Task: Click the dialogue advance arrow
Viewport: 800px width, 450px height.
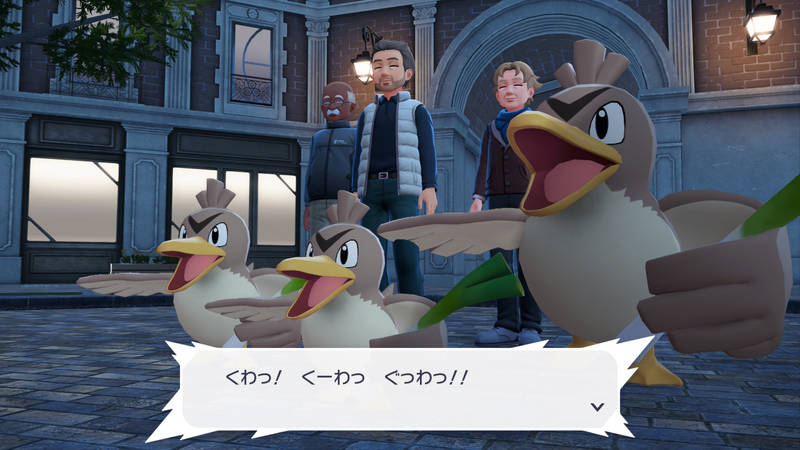Action: tap(597, 406)
